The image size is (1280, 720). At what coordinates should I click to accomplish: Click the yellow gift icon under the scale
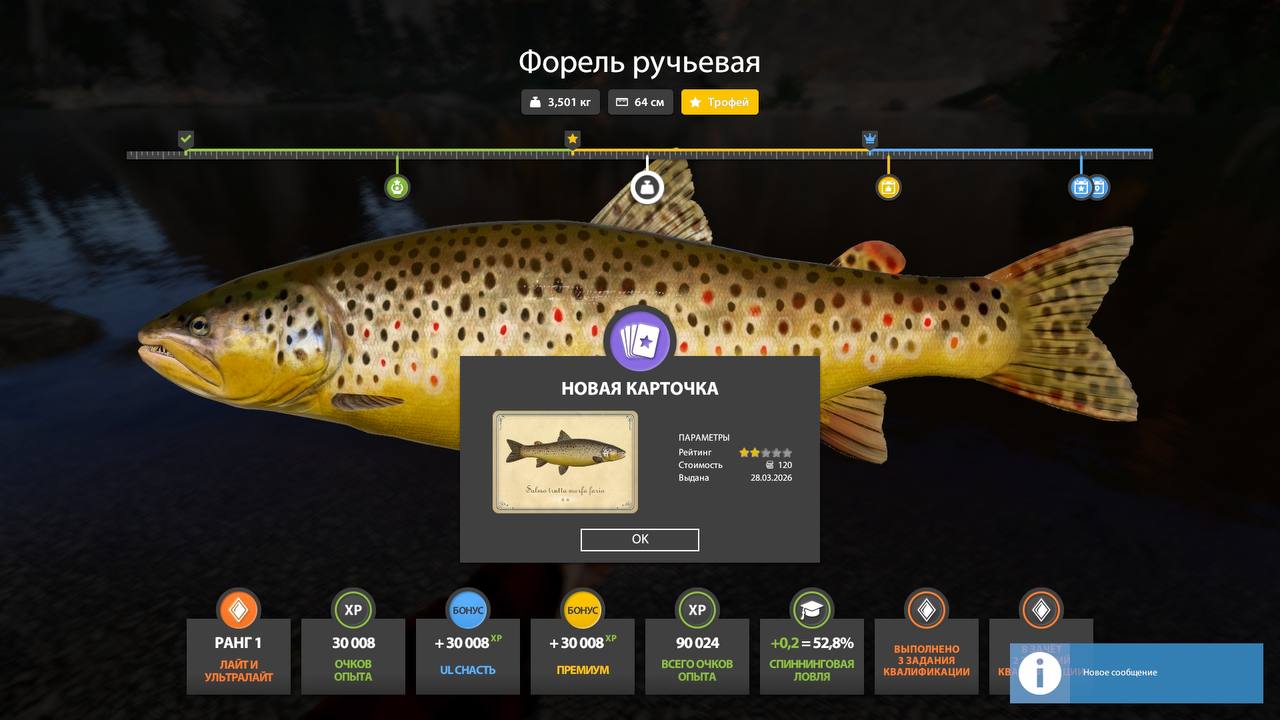click(x=887, y=187)
